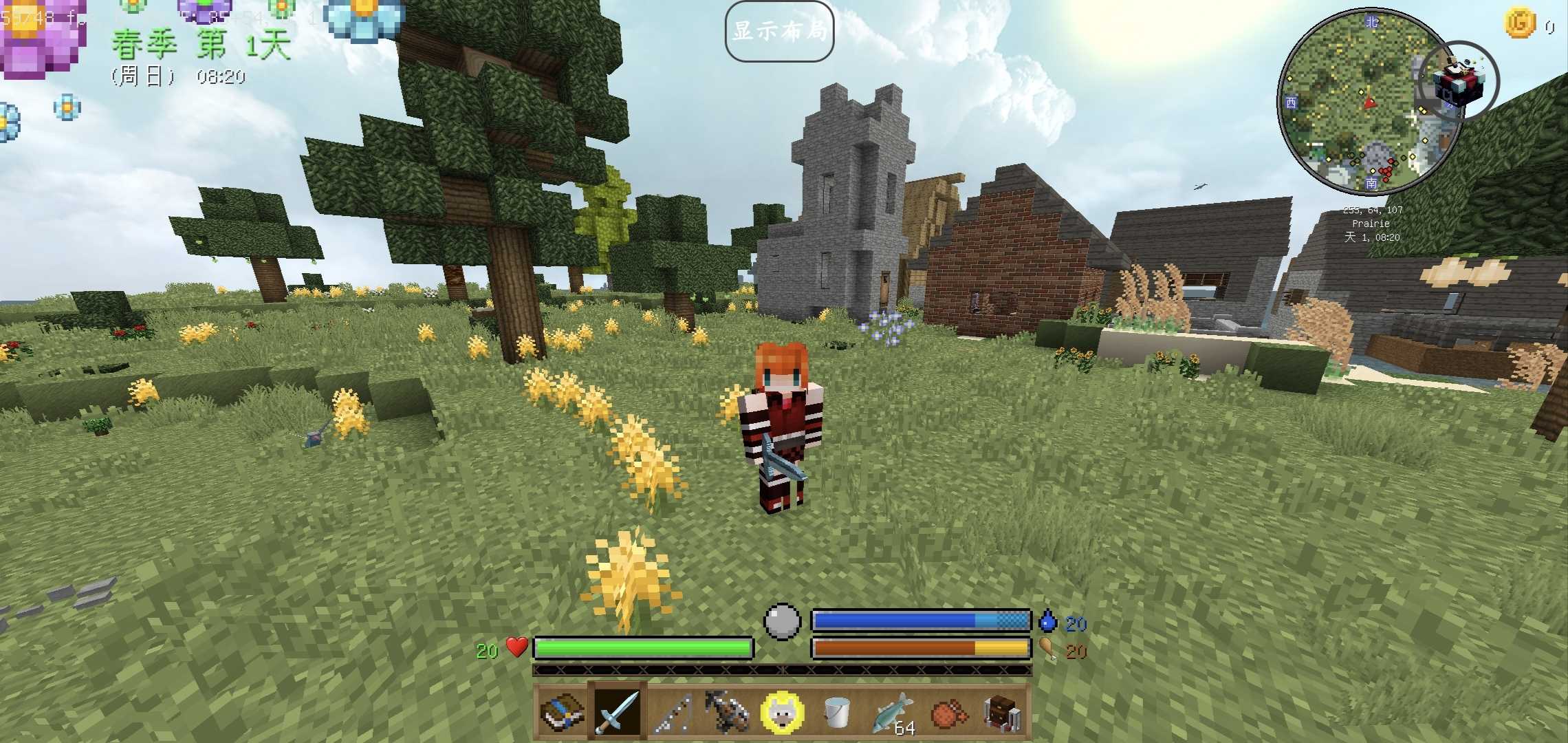The image size is (1568, 743).
Task: Select the book slot in hotbar
Action: tap(561, 712)
